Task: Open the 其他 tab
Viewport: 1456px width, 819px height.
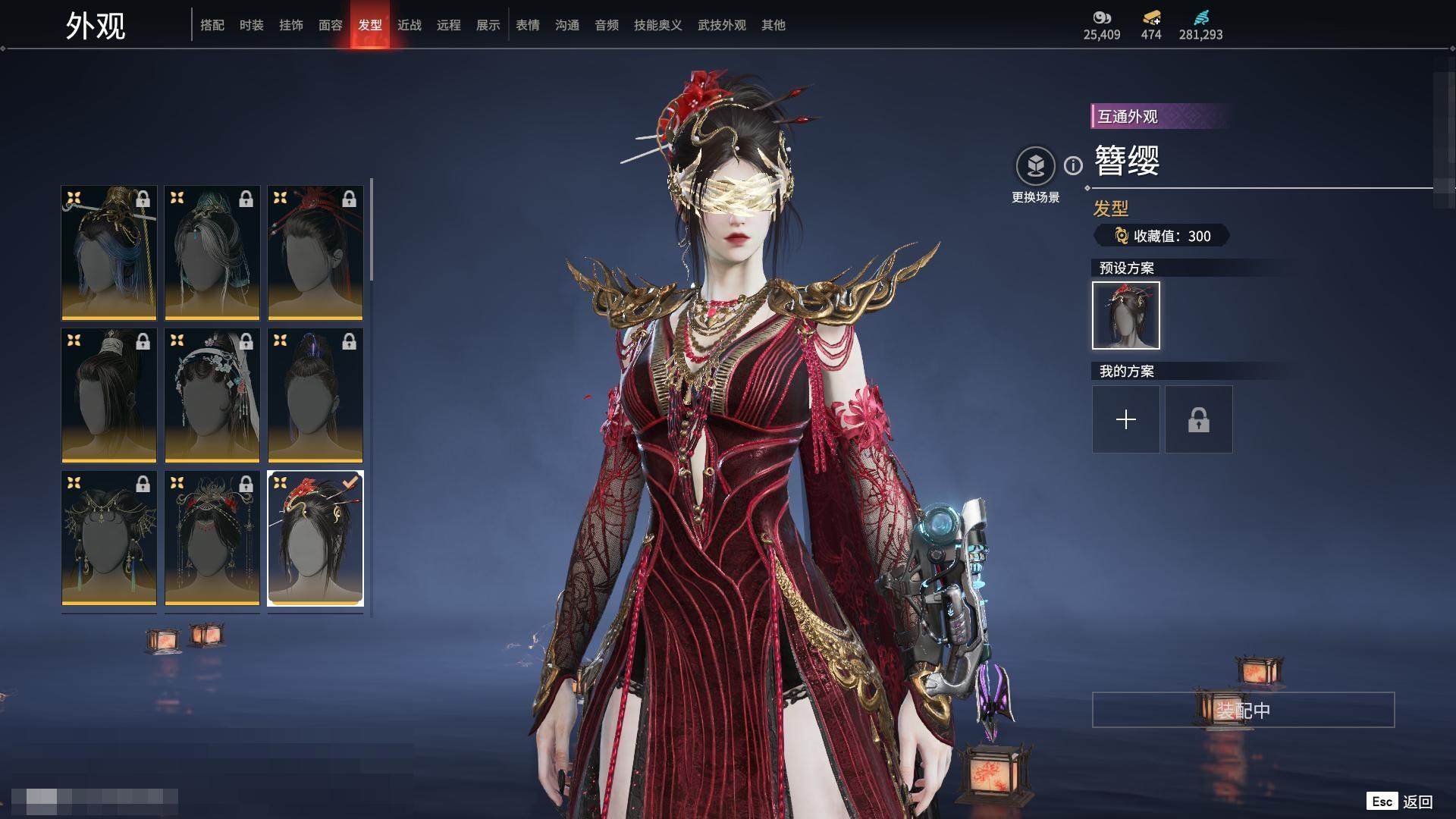Action: pyautogui.click(x=773, y=25)
